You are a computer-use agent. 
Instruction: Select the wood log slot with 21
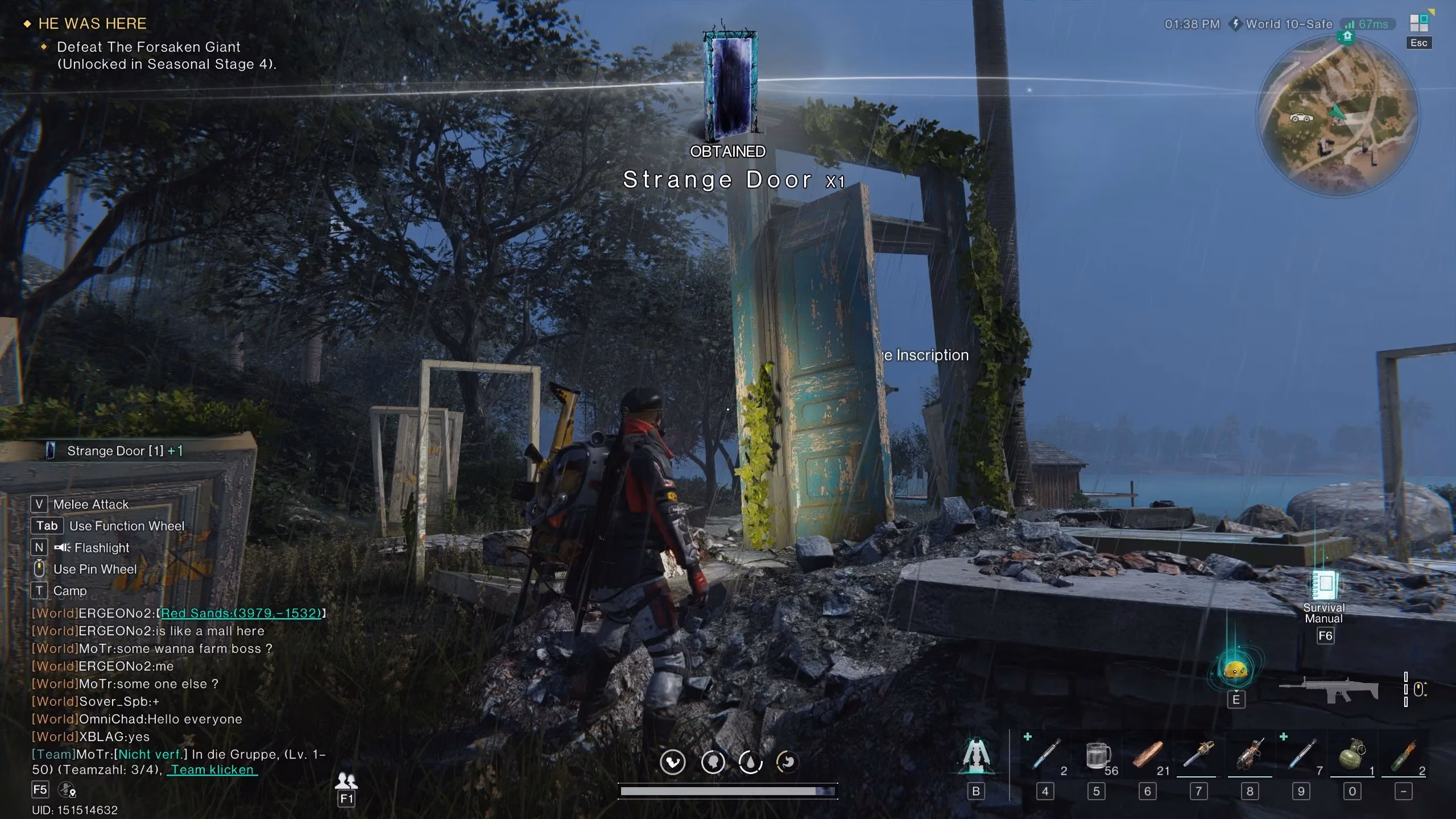click(x=1147, y=756)
